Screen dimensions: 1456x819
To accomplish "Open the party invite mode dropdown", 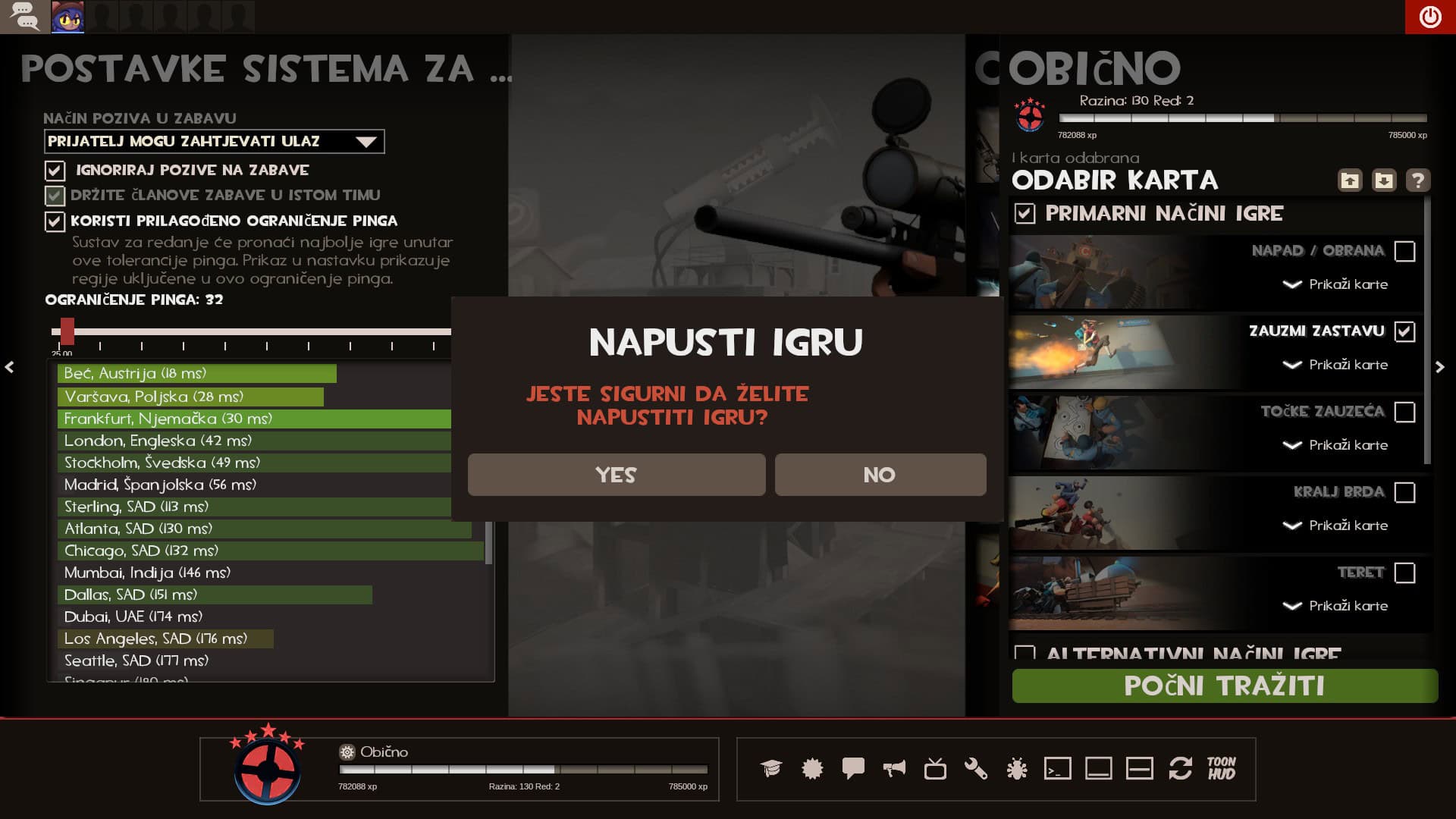I will point(214,142).
